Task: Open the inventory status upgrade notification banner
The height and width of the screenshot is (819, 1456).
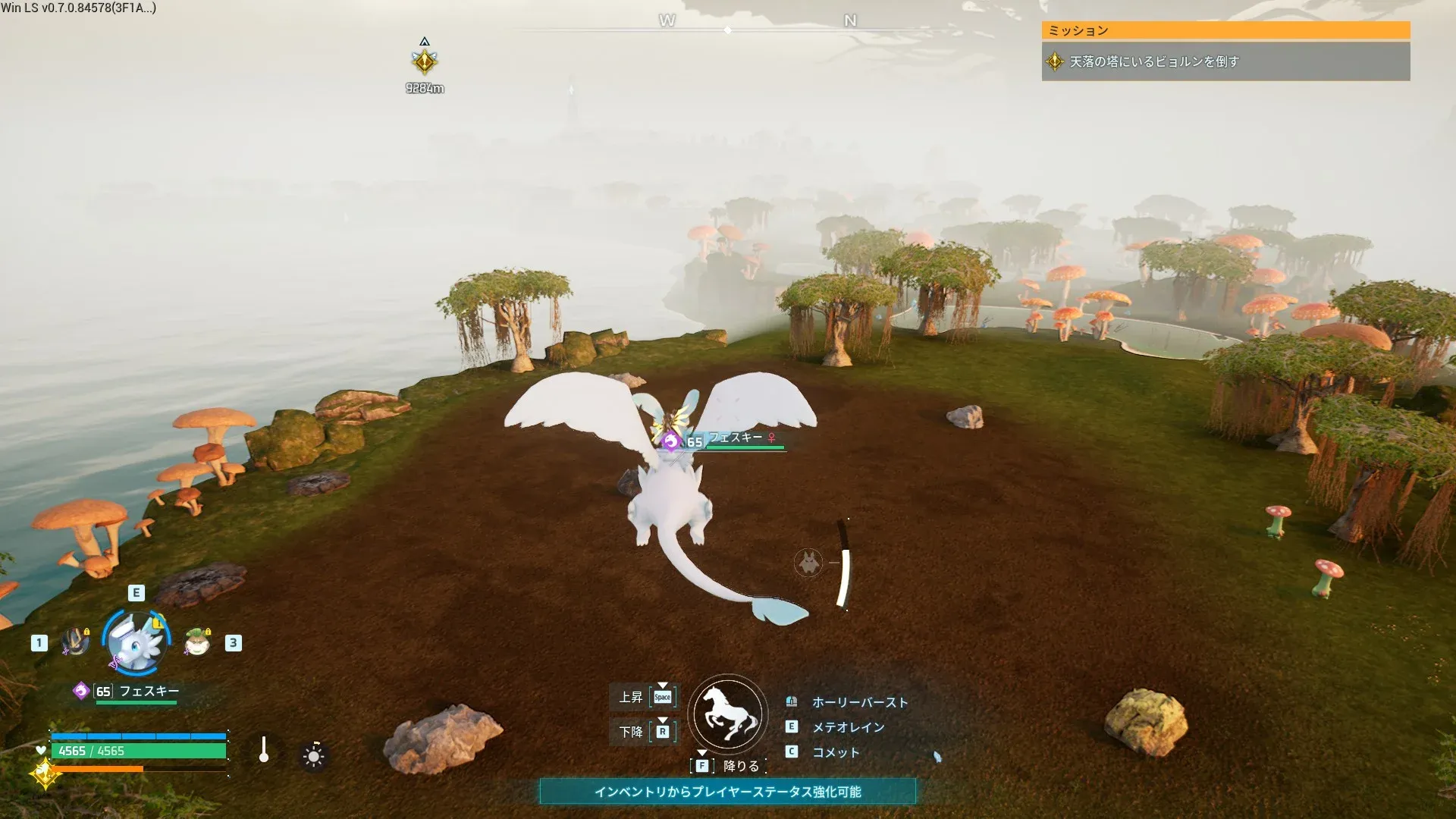Action: (727, 792)
